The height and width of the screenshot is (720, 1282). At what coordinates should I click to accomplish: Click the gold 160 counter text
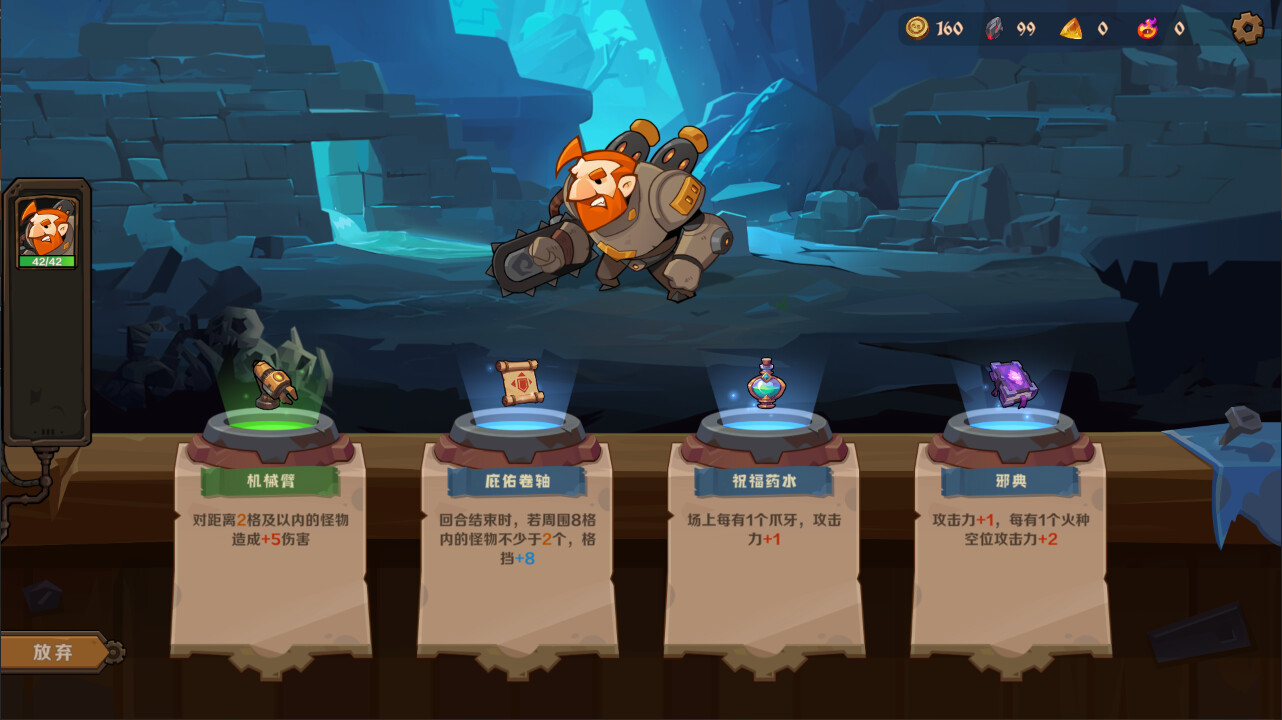click(x=948, y=29)
